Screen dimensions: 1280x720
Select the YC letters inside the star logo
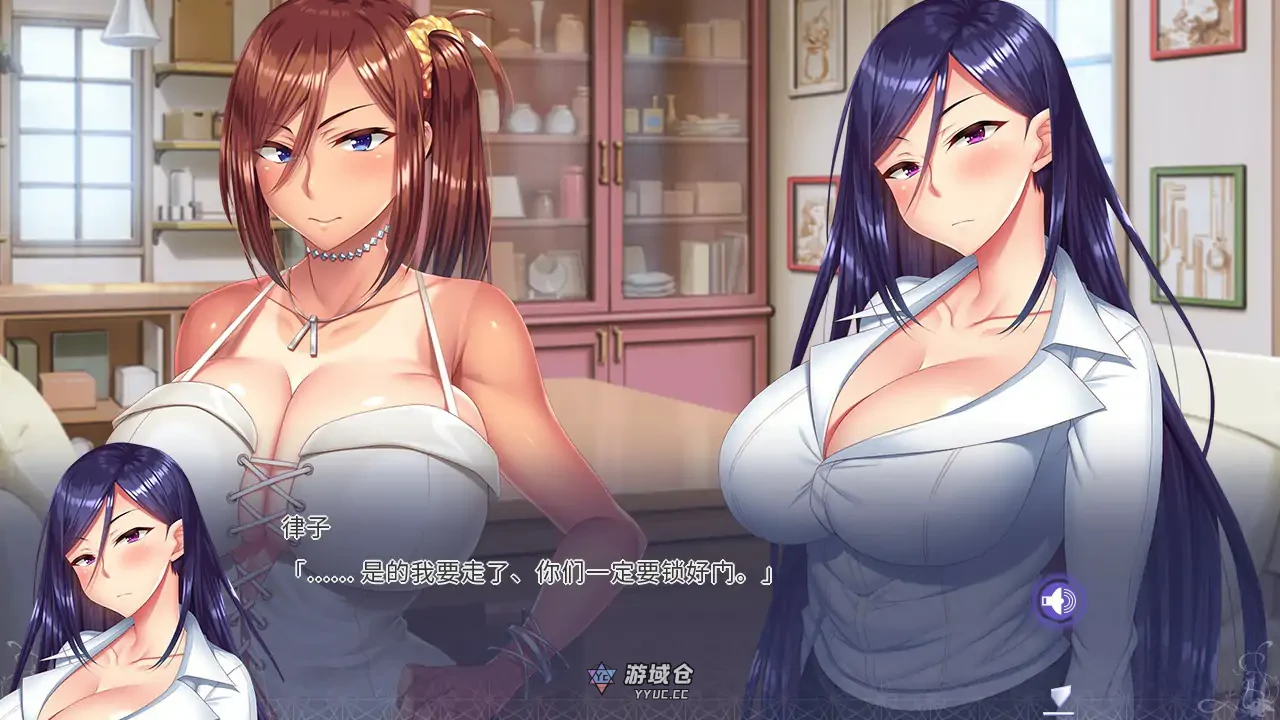pyautogui.click(x=601, y=676)
